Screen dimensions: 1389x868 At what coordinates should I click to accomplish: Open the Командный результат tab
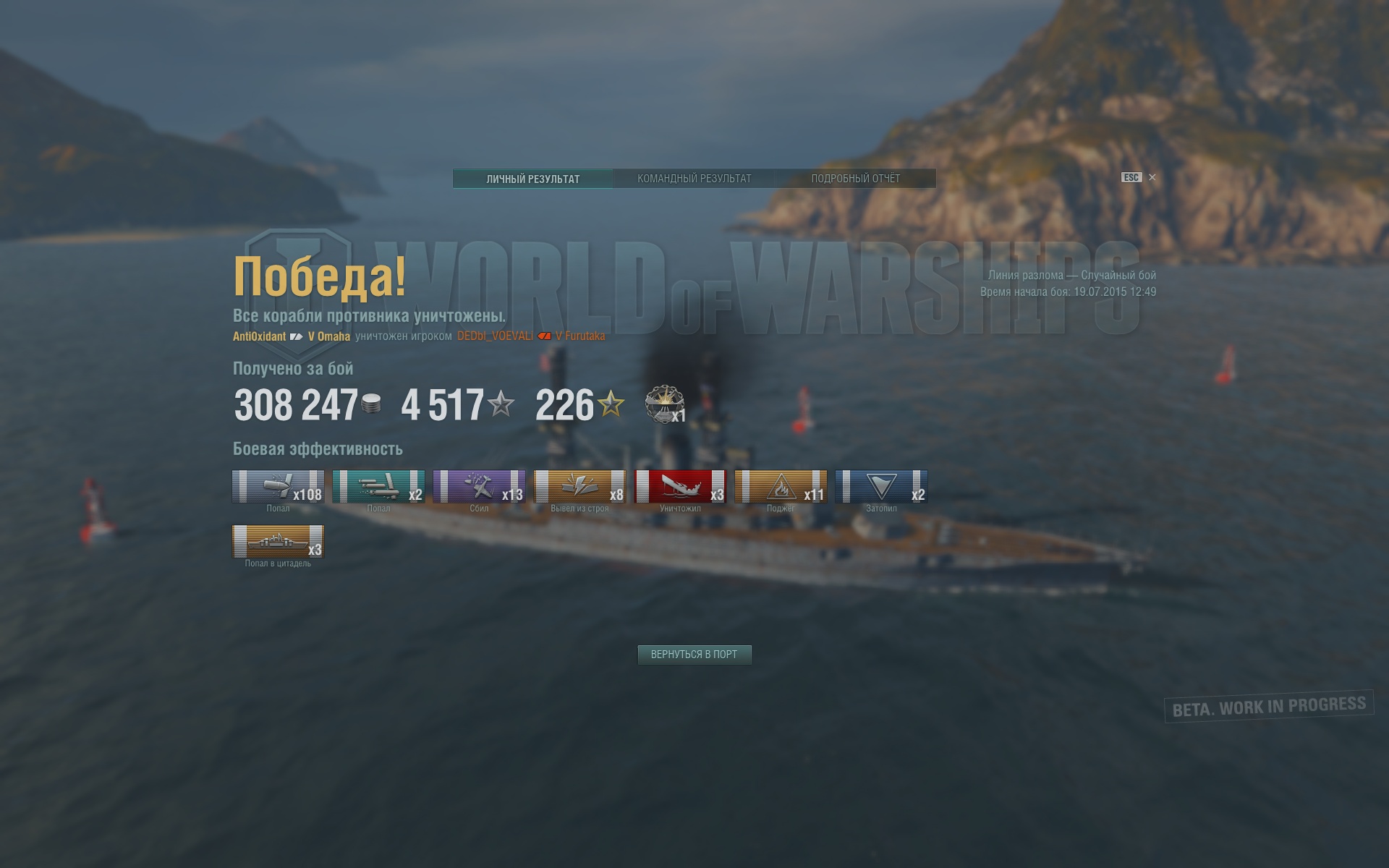(x=694, y=179)
